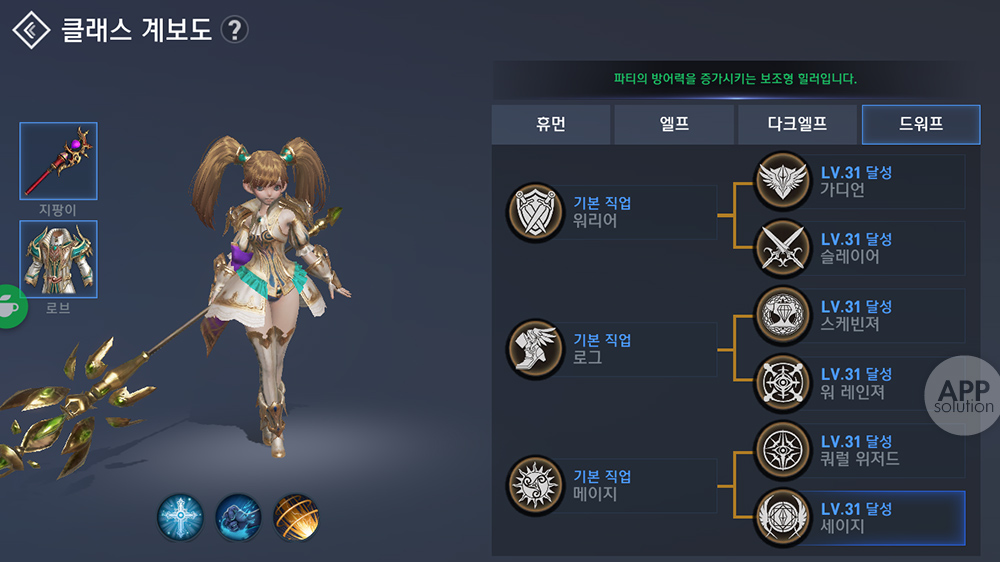The image size is (1000, 562).
Task: Pick the 메이지 base class
Action: [x=612, y=485]
